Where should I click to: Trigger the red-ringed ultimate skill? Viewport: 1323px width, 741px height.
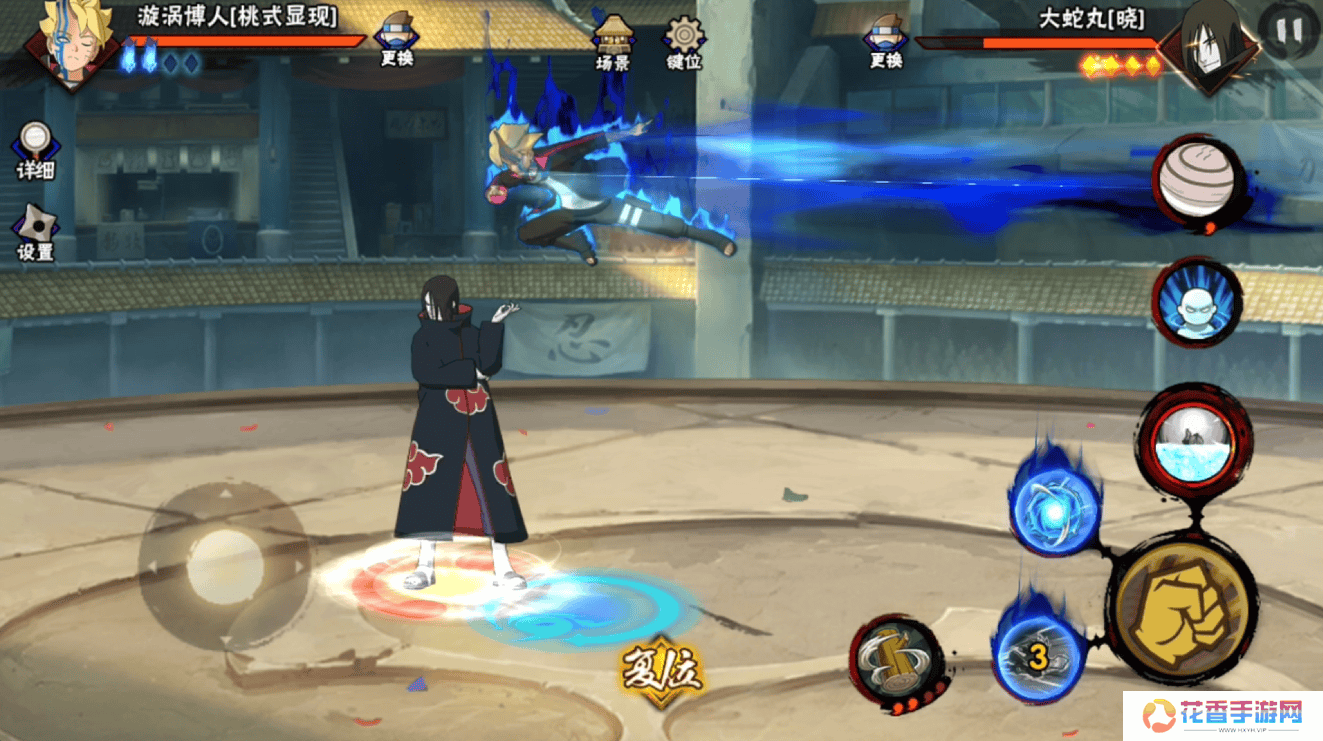pyautogui.click(x=1195, y=441)
